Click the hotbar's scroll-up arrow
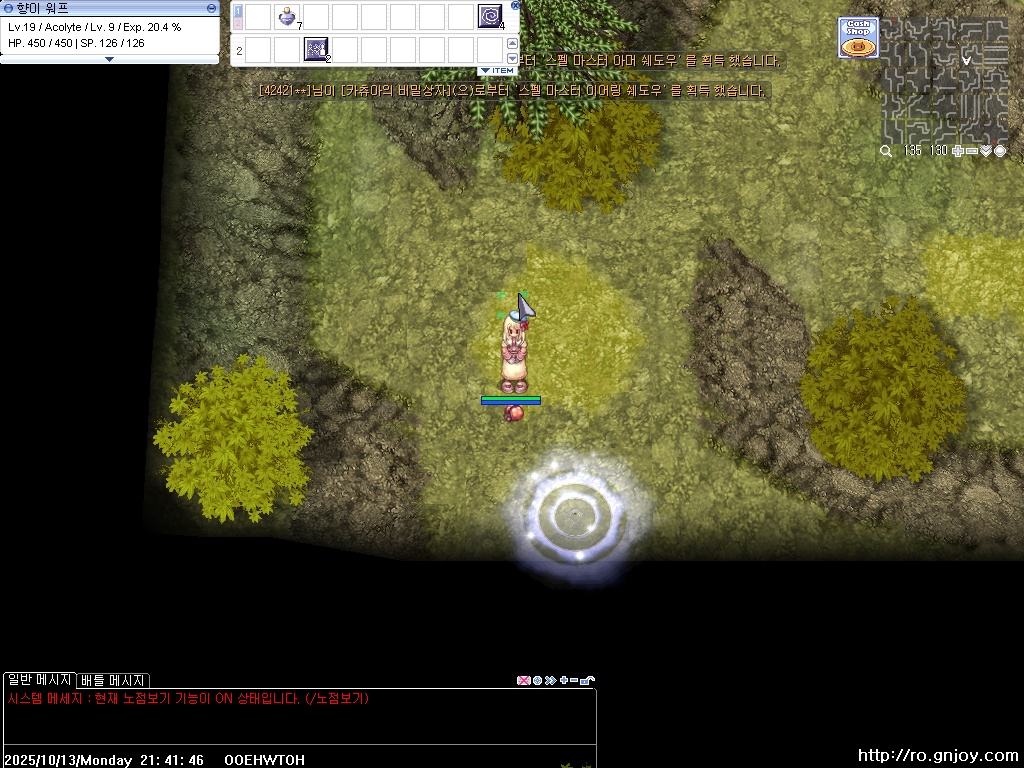The height and width of the screenshot is (768, 1024). click(512, 42)
